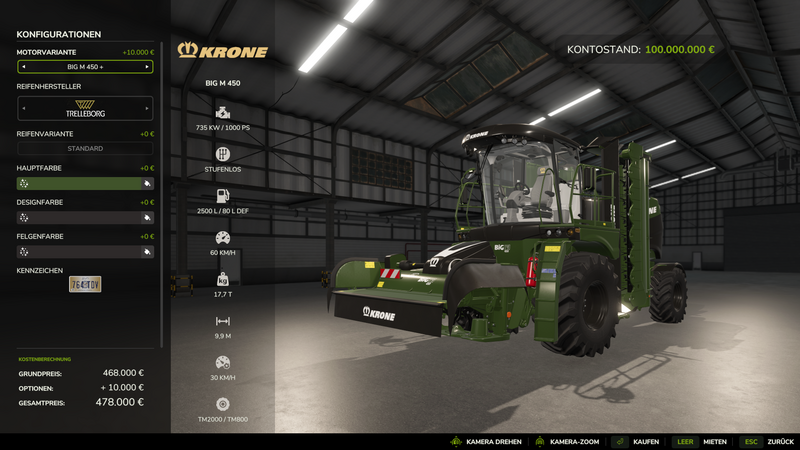Open the Felgenfarbe colour picker
Viewport: 800px width, 450px height.
click(x=85, y=252)
